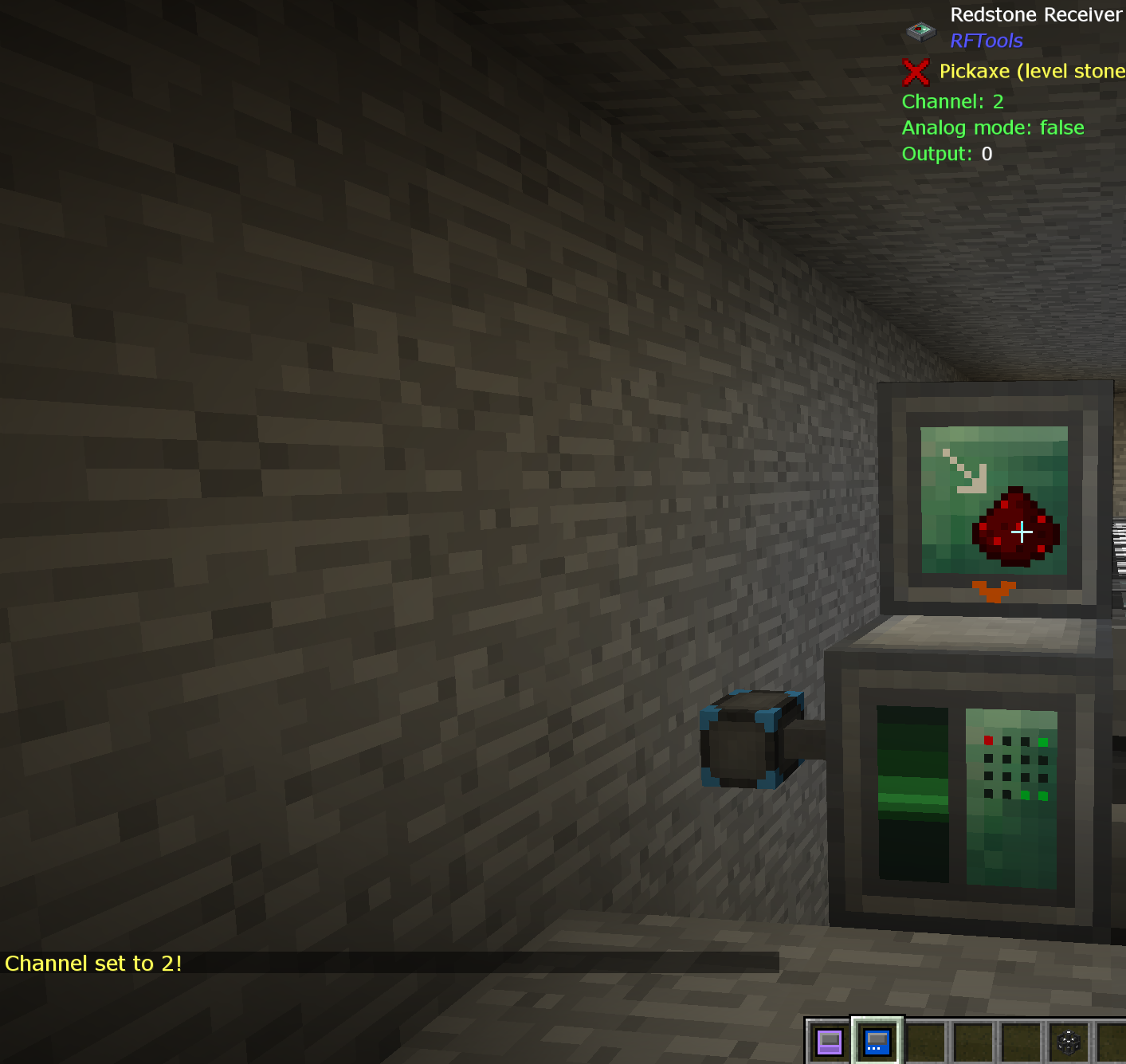
Task: Click the orange arrow marker below the receiver screen
Action: 995,590
